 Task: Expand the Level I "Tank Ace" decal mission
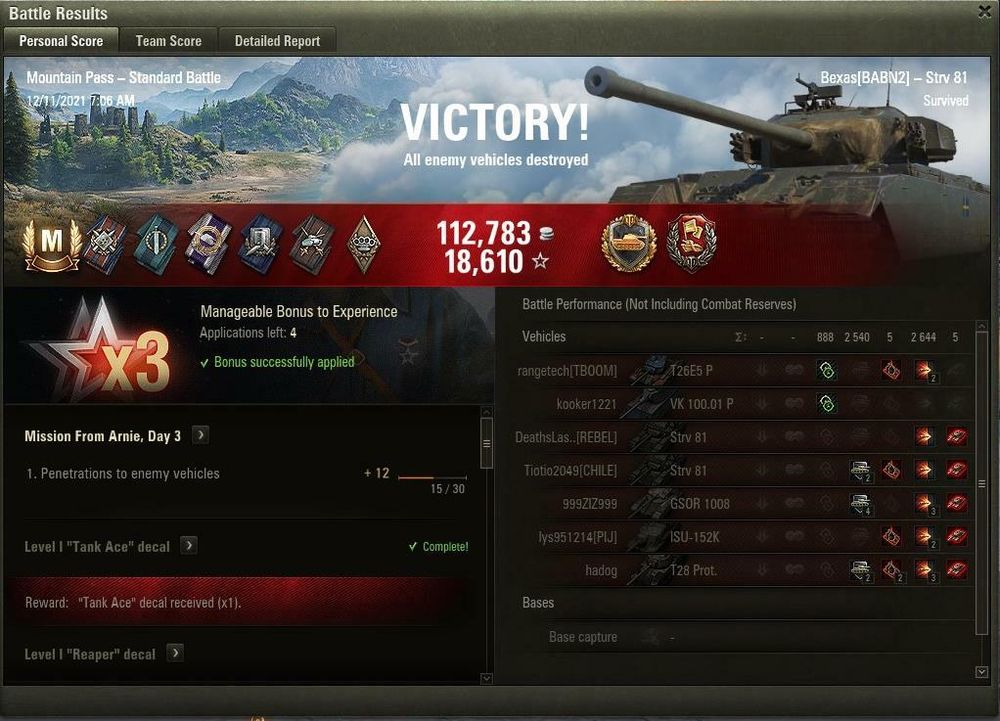[189, 546]
